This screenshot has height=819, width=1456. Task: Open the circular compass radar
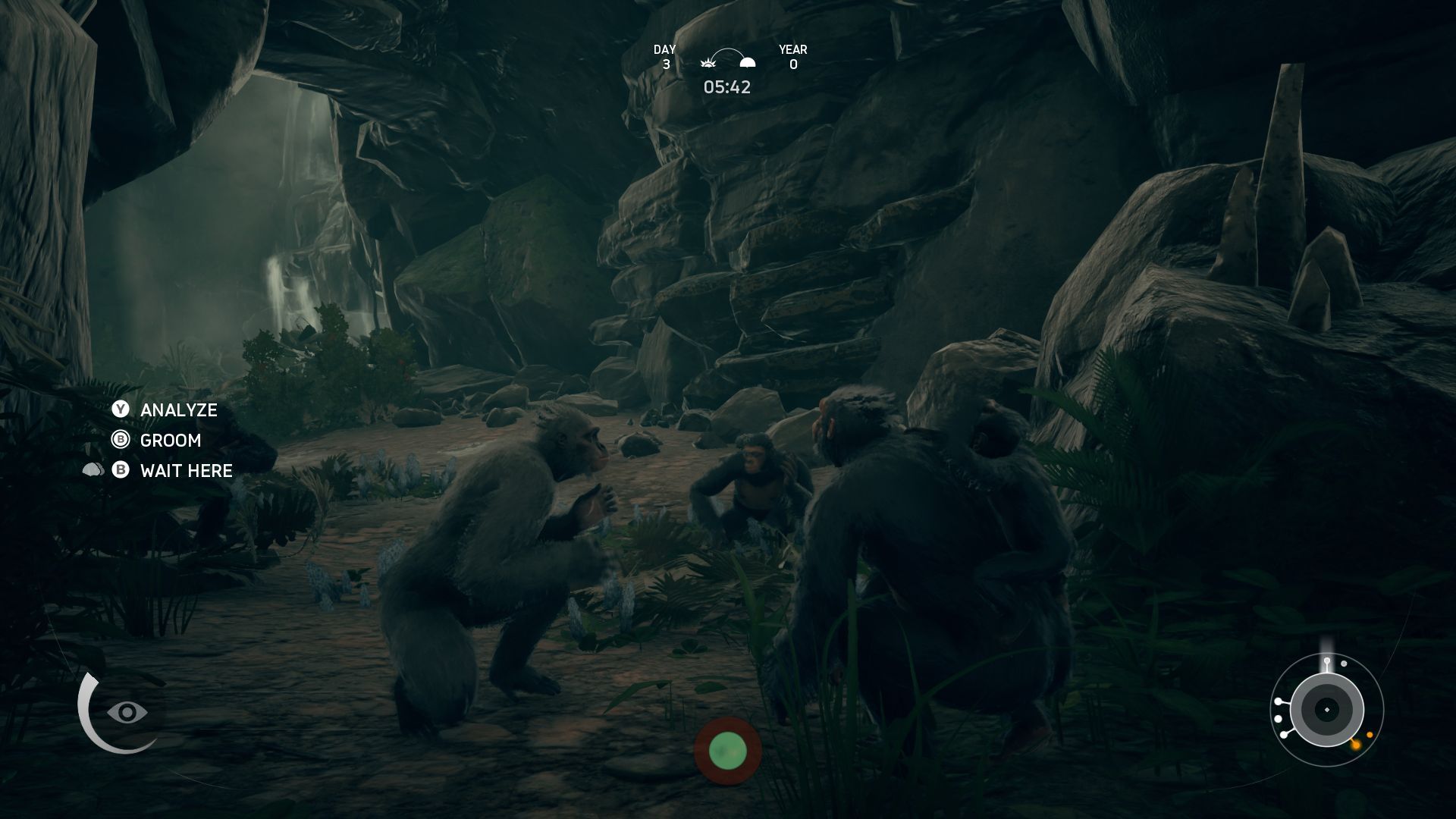pos(1326,710)
